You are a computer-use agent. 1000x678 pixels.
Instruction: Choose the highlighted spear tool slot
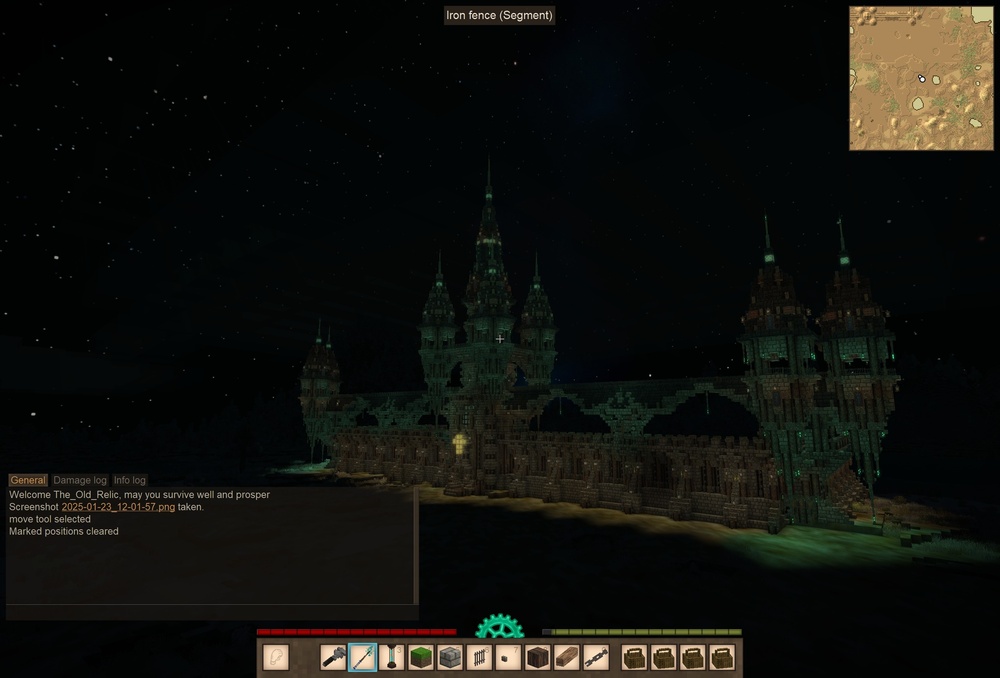(363, 657)
